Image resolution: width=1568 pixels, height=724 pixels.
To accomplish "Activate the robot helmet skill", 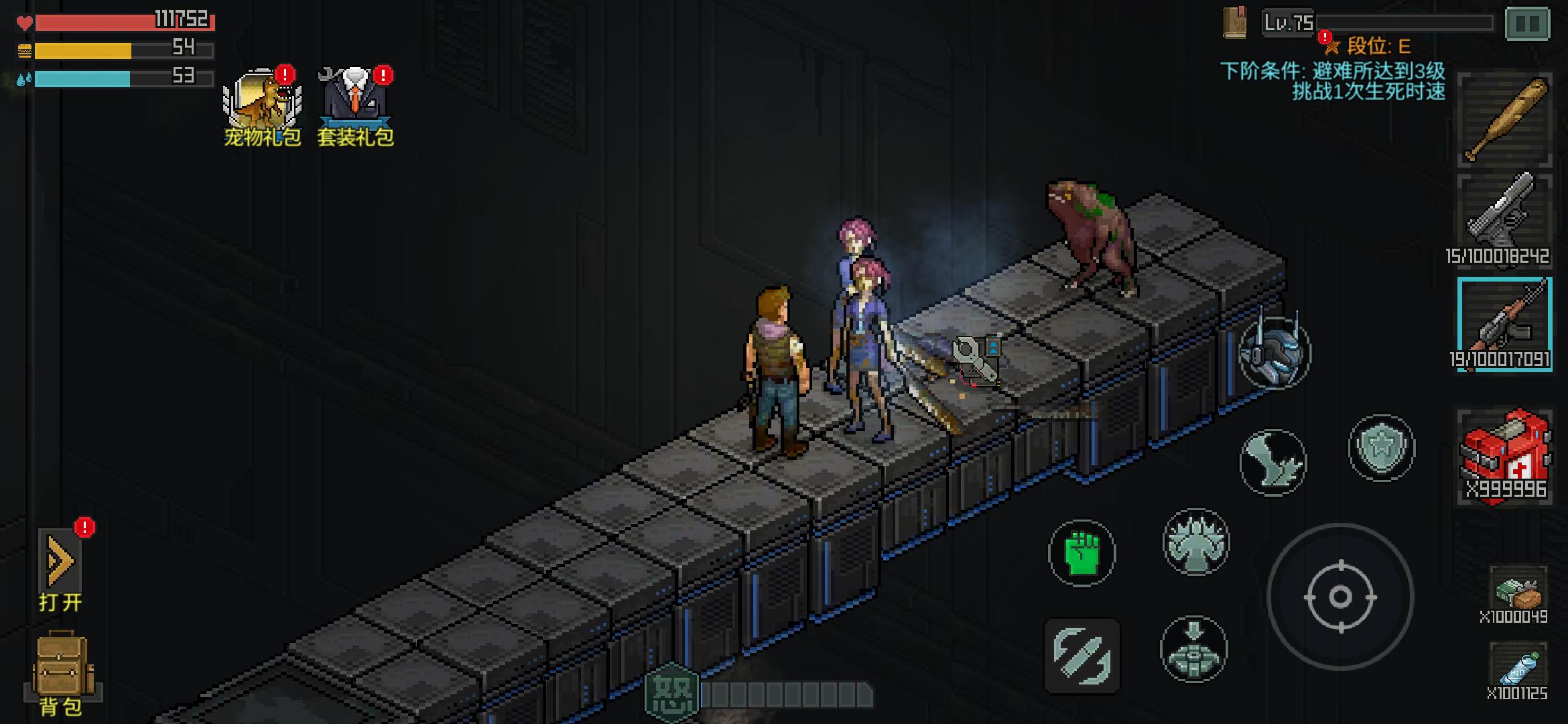I will point(1274,353).
